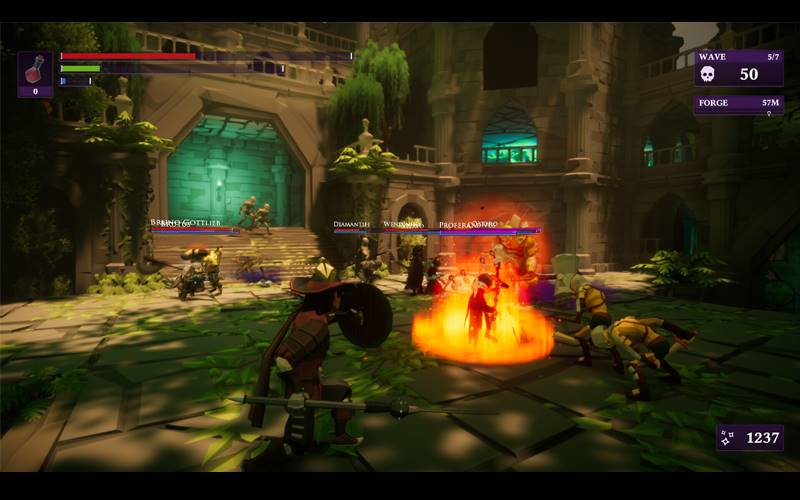Viewport: 800px width, 500px height.
Task: Click the Forge objective distance tracker
Action: (739, 104)
